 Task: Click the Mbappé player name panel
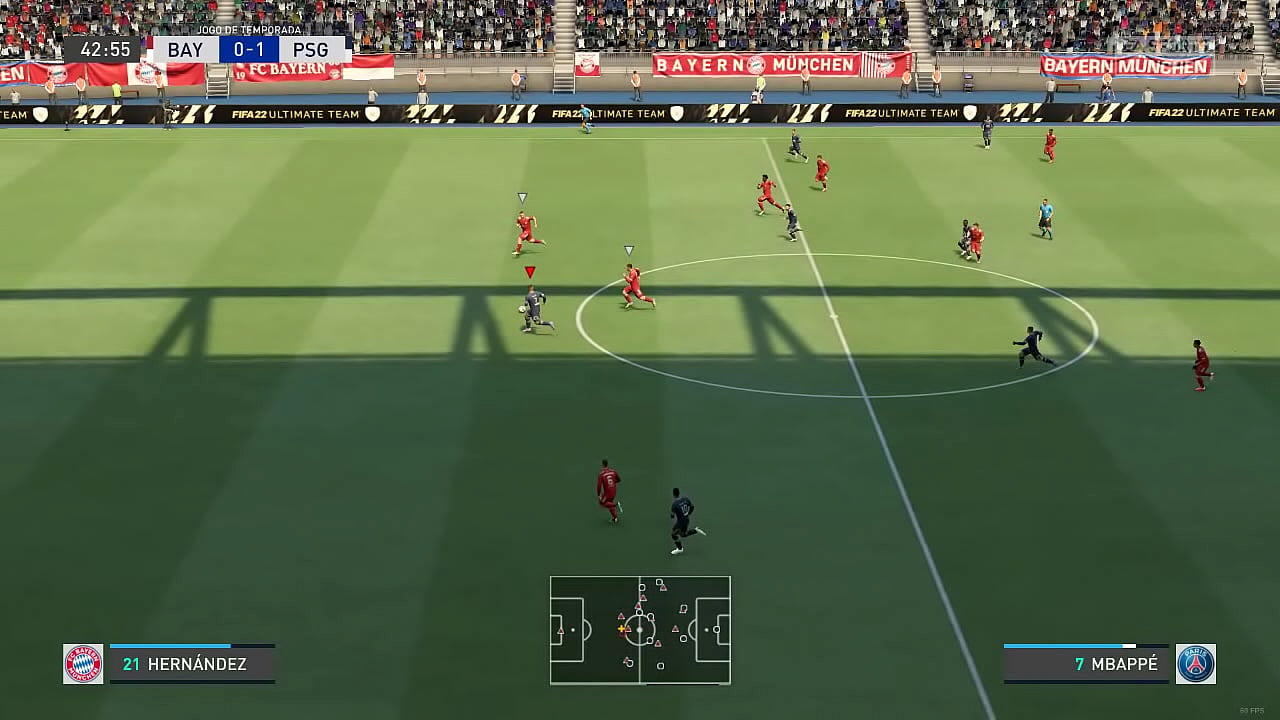[x=1086, y=664]
